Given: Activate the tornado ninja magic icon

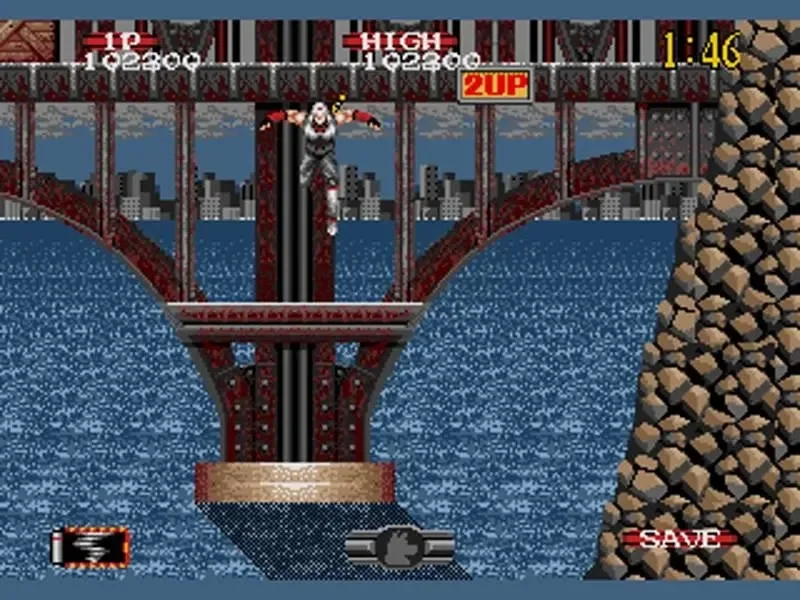Looking at the screenshot, I should (90, 546).
